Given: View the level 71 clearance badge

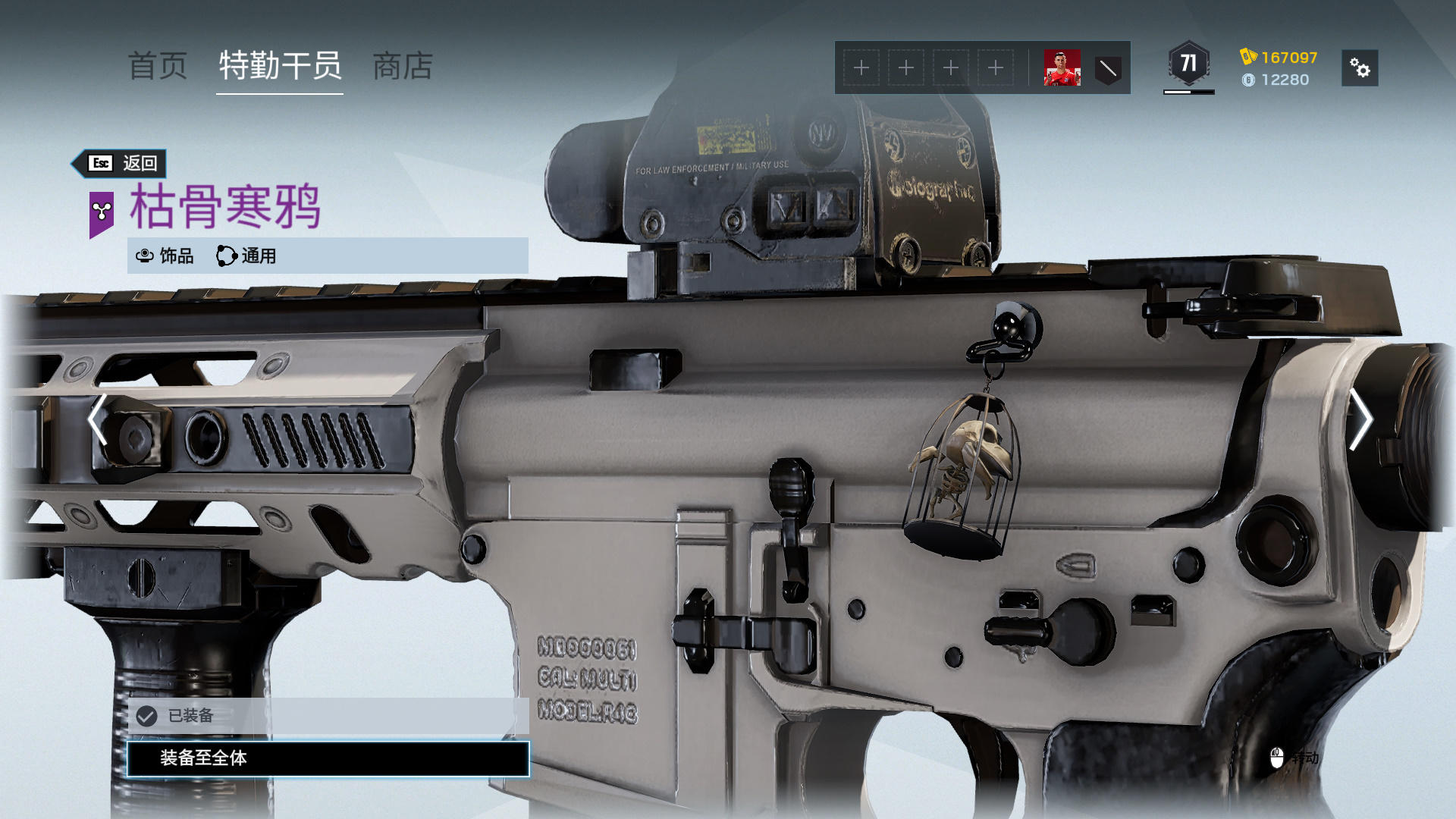Looking at the screenshot, I should click(x=1188, y=64).
